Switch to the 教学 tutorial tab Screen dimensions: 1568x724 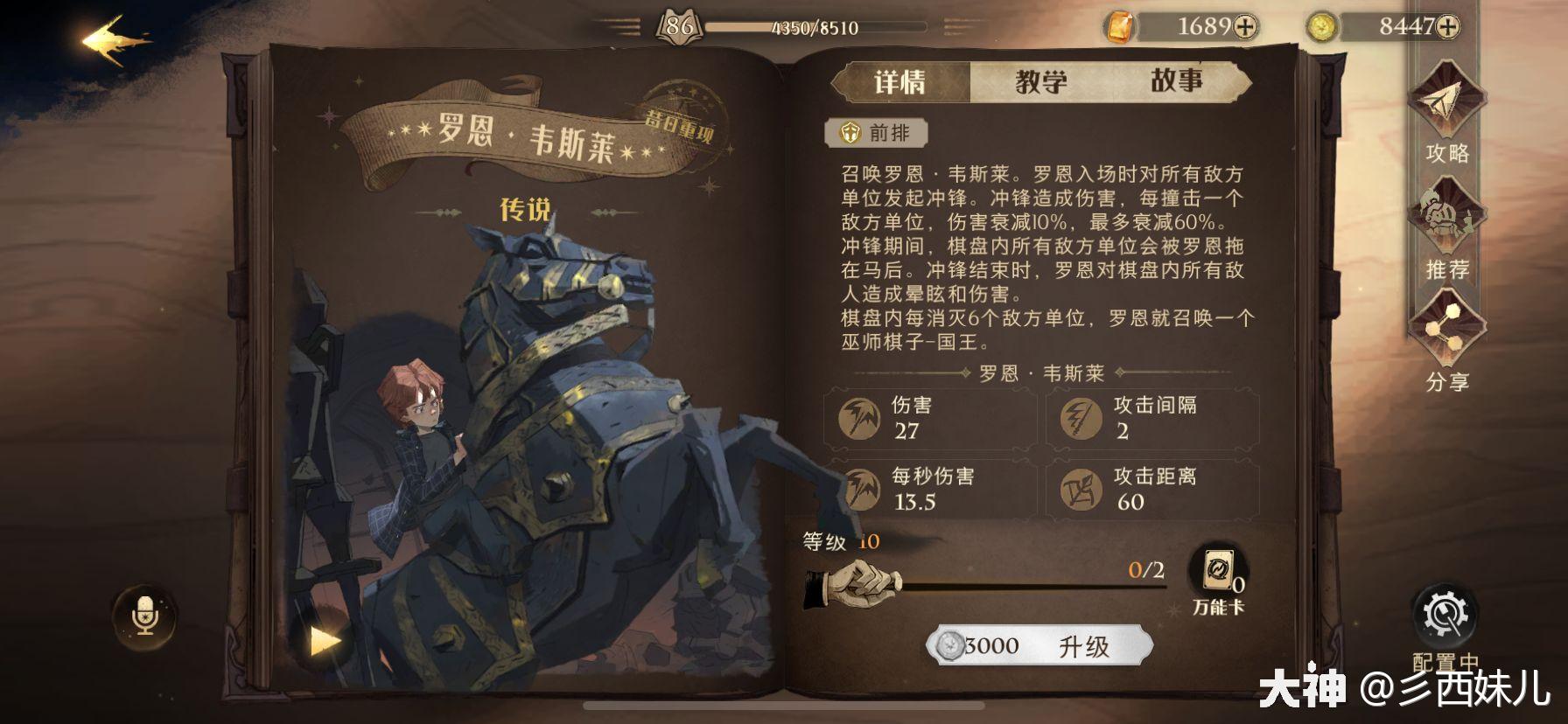click(x=1041, y=81)
